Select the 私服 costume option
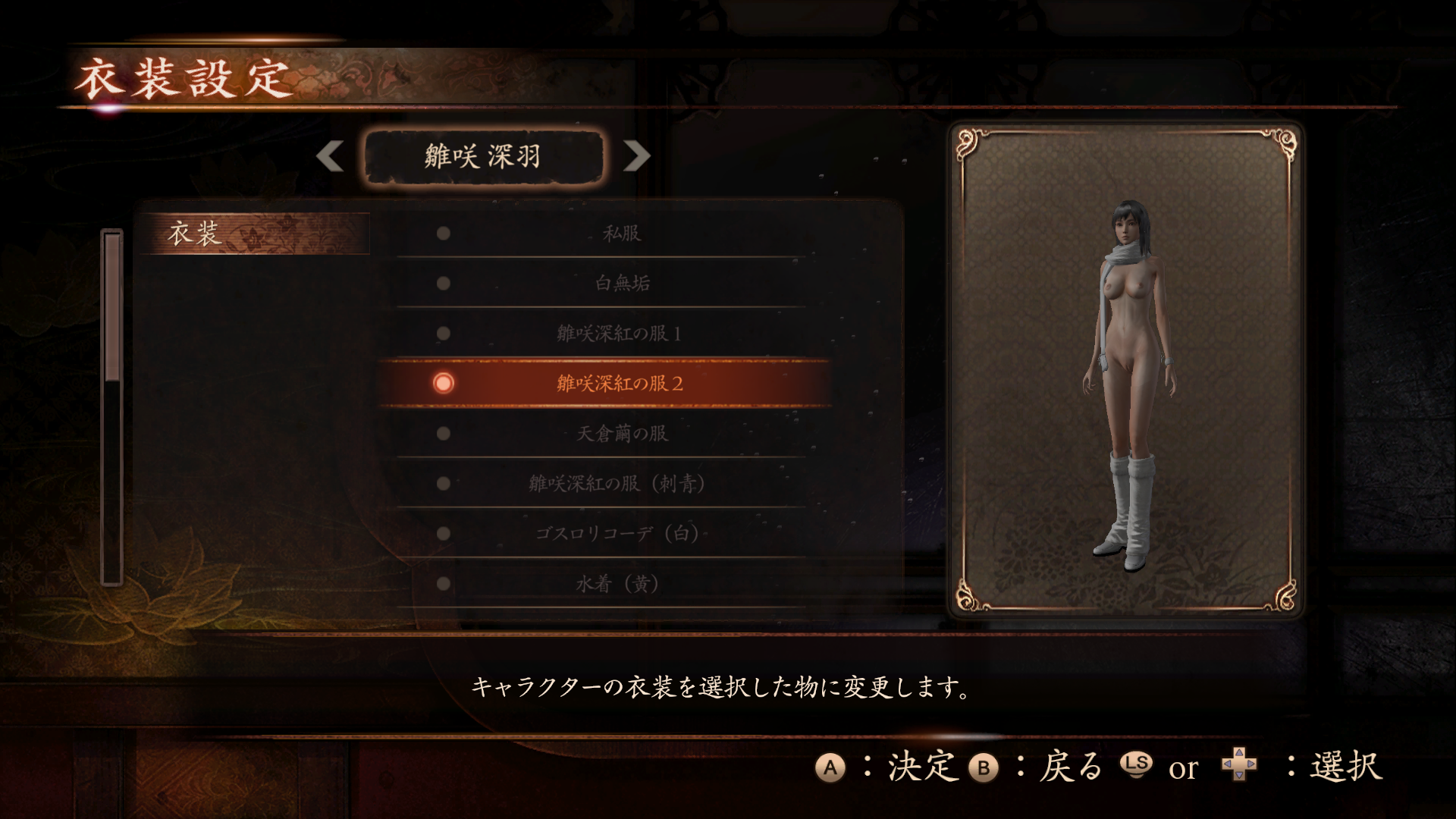Viewport: 1456px width, 819px height. (x=621, y=234)
